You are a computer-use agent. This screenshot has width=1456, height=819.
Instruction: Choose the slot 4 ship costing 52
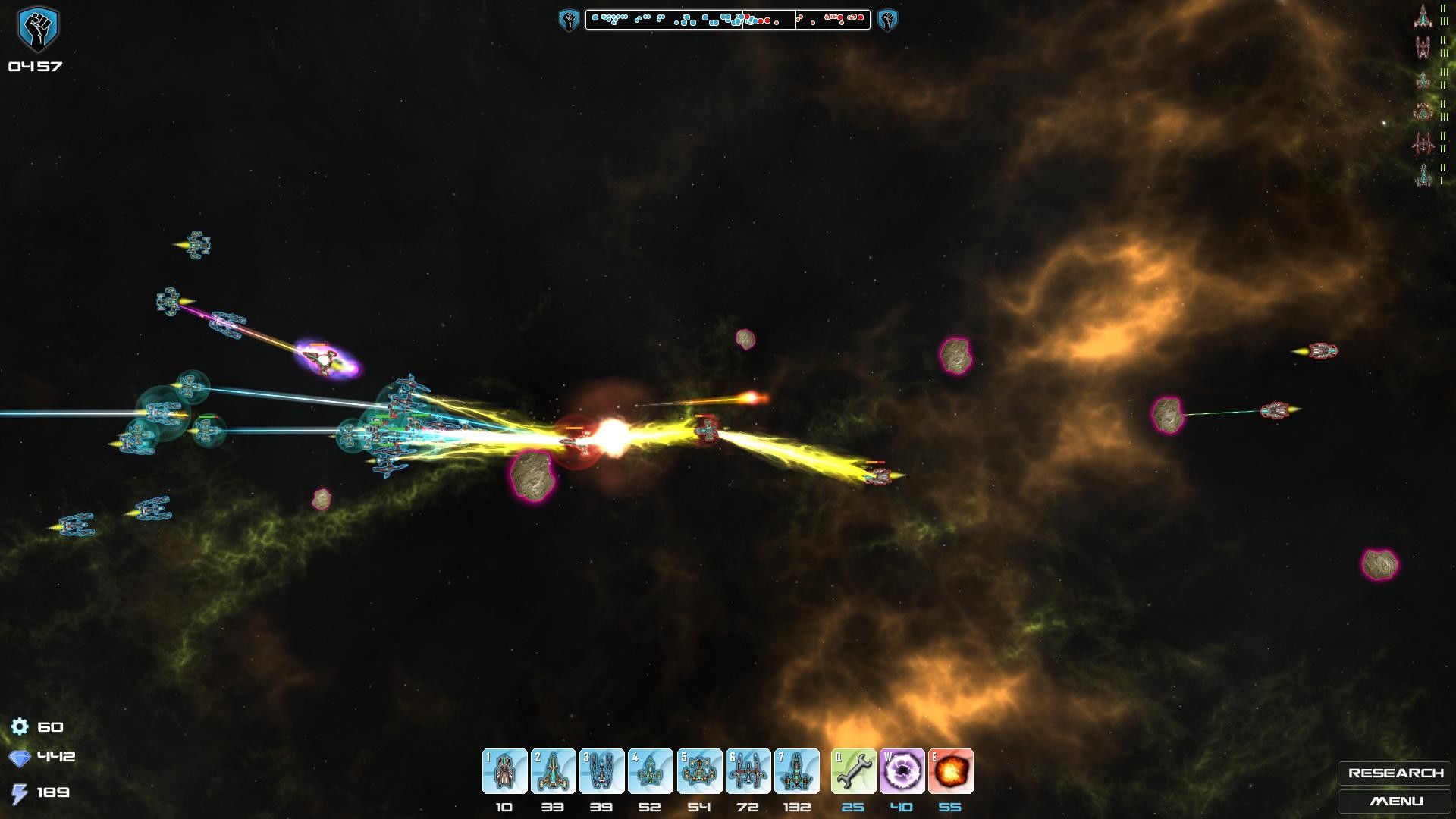click(x=650, y=771)
